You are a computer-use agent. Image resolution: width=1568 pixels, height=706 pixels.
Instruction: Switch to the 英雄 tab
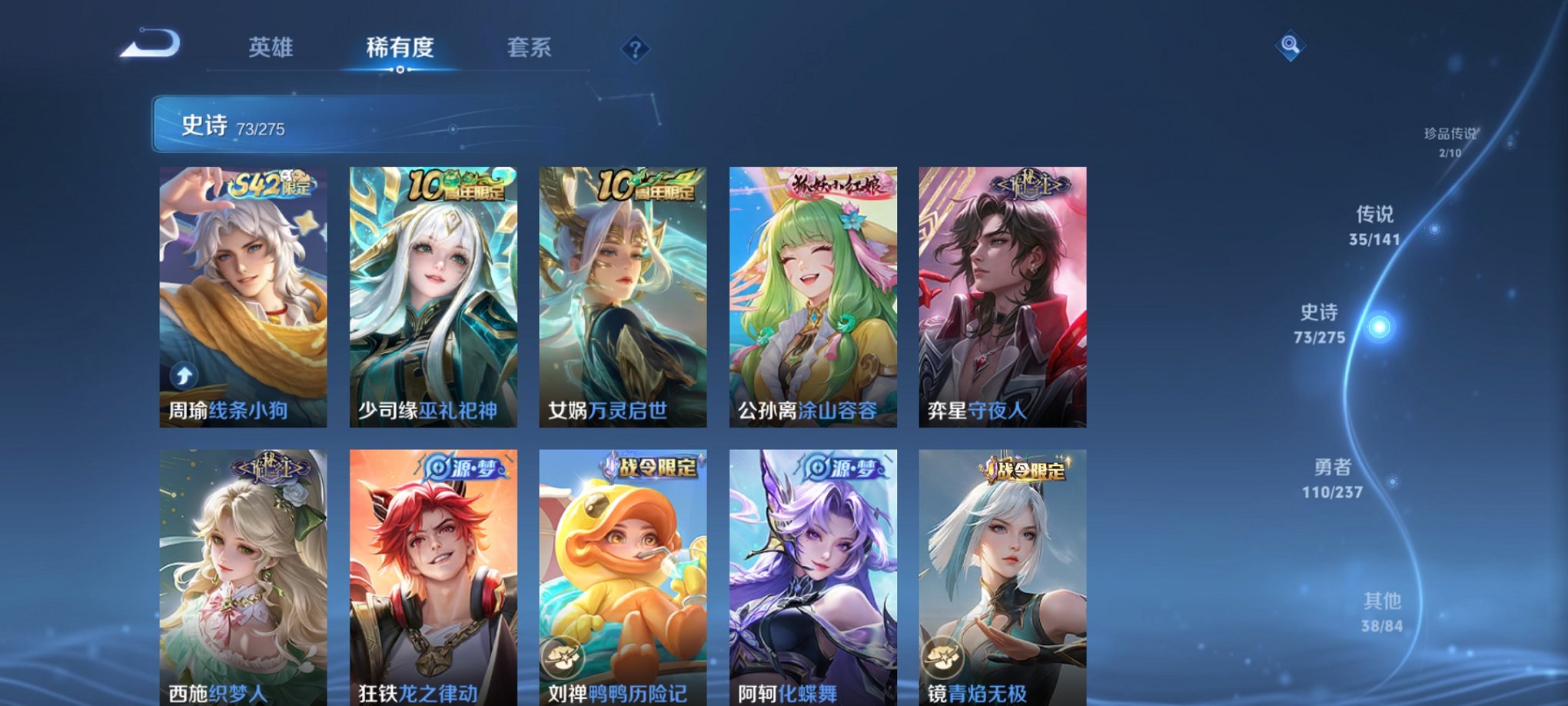(271, 48)
